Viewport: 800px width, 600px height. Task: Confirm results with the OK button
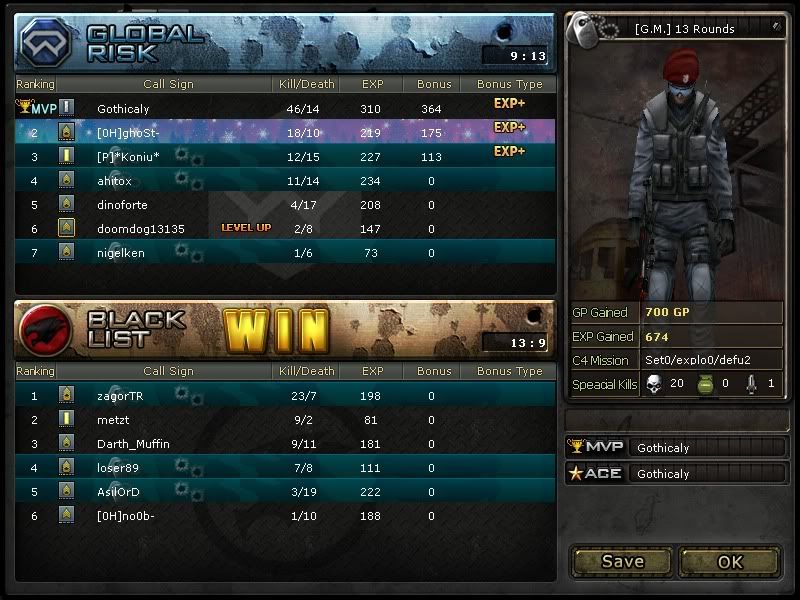pos(730,561)
